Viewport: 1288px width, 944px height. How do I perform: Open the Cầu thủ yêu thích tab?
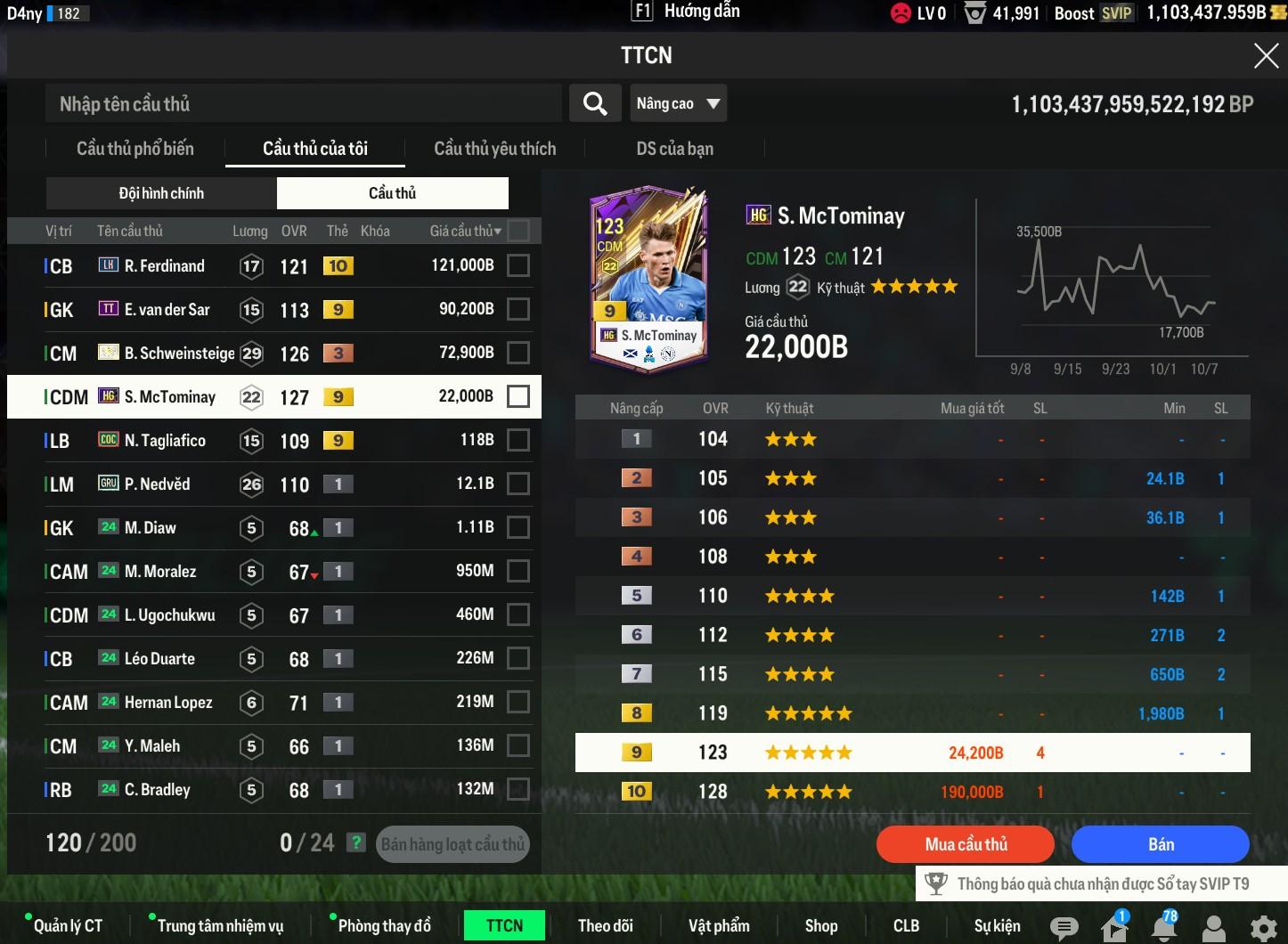click(494, 149)
